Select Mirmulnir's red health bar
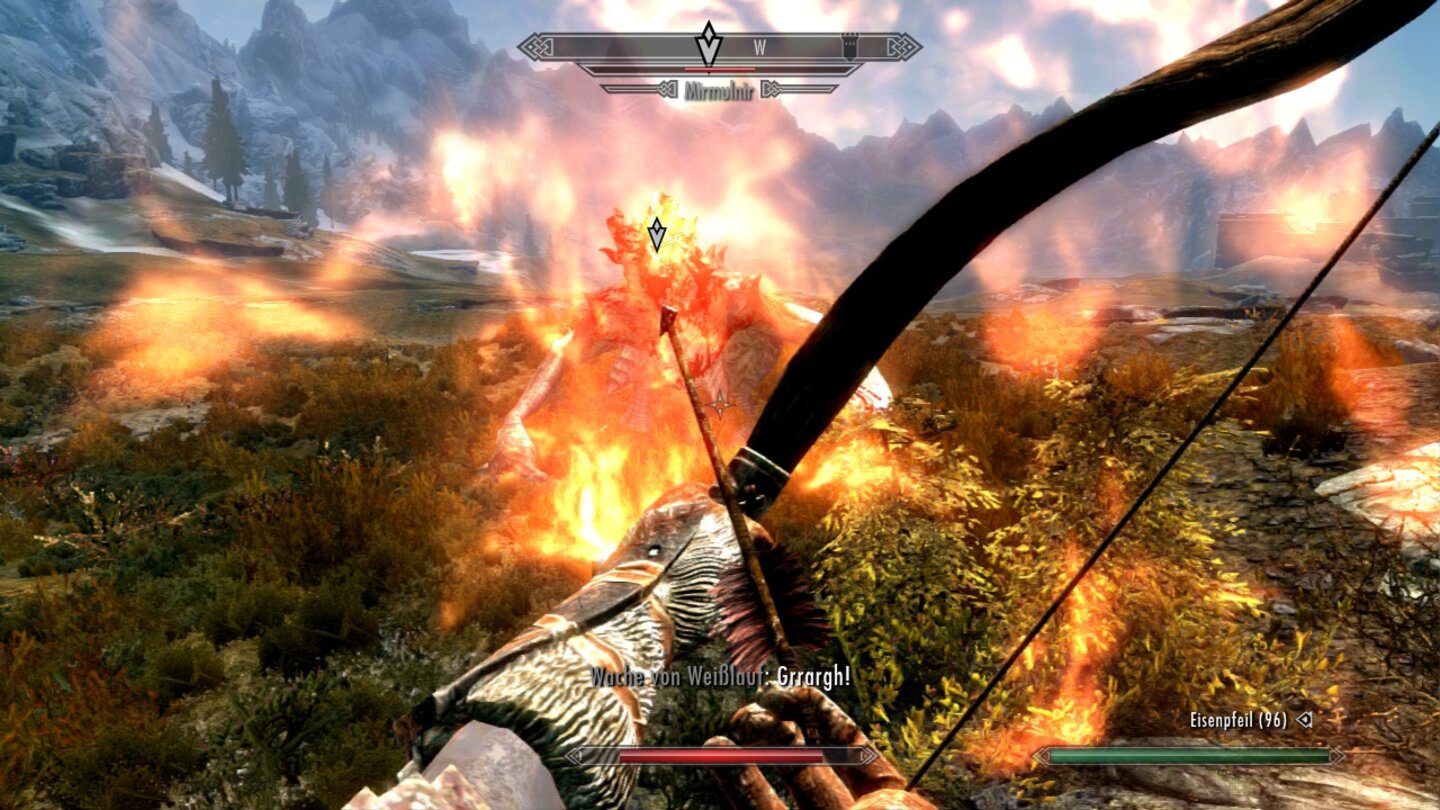The image size is (1440, 810). [719, 69]
